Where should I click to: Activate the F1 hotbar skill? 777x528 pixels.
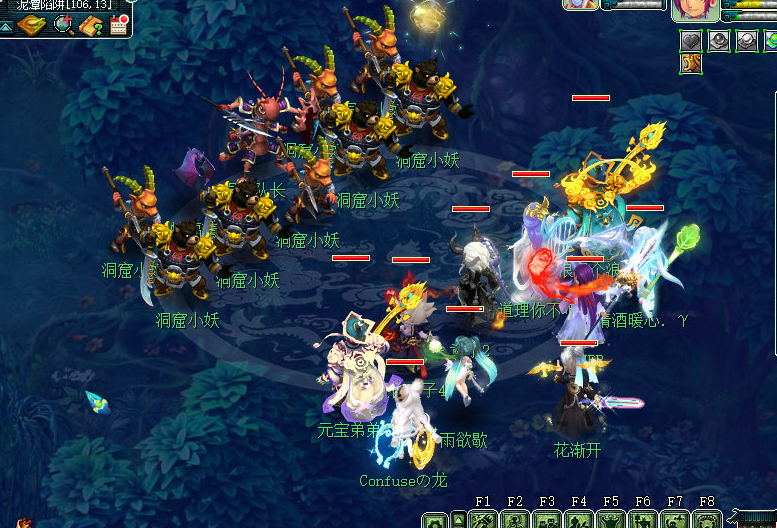484,520
